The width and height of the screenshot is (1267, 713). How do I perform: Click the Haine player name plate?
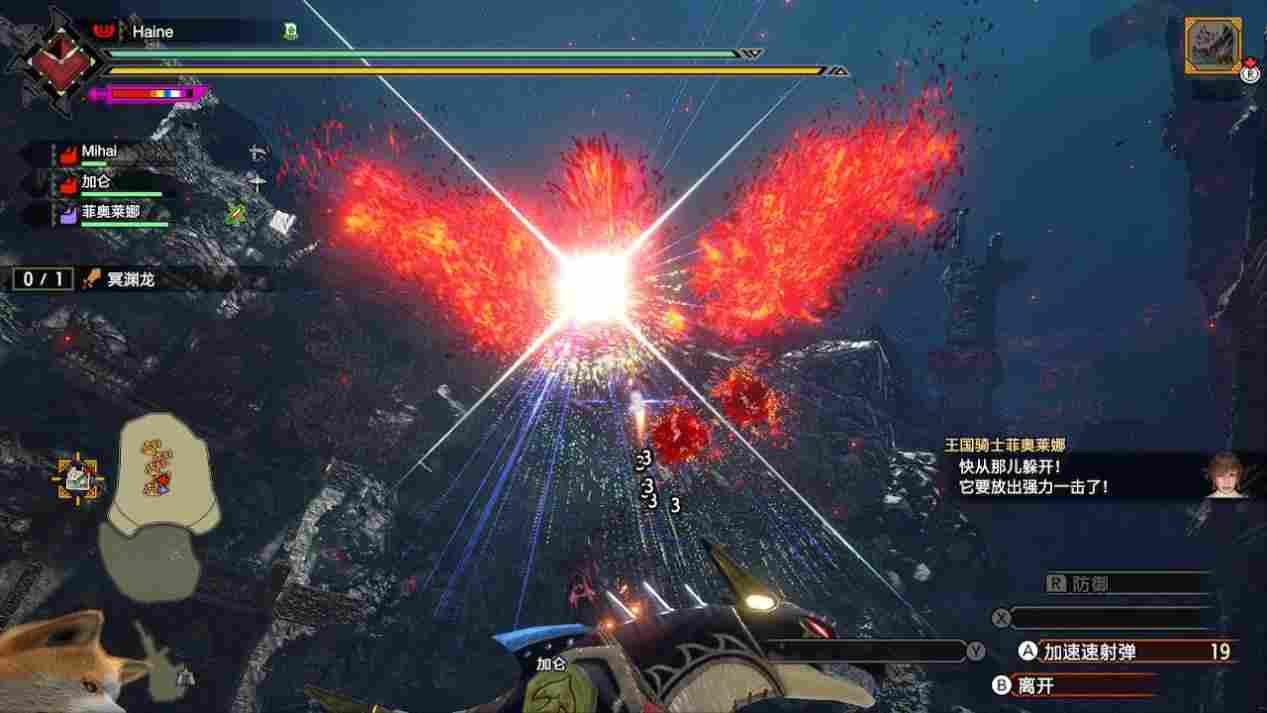coord(153,32)
